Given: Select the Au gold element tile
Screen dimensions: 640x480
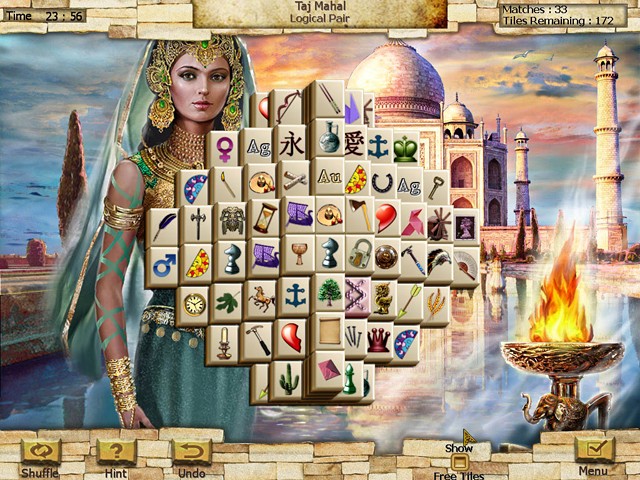Looking at the screenshot, I should pos(328,177).
